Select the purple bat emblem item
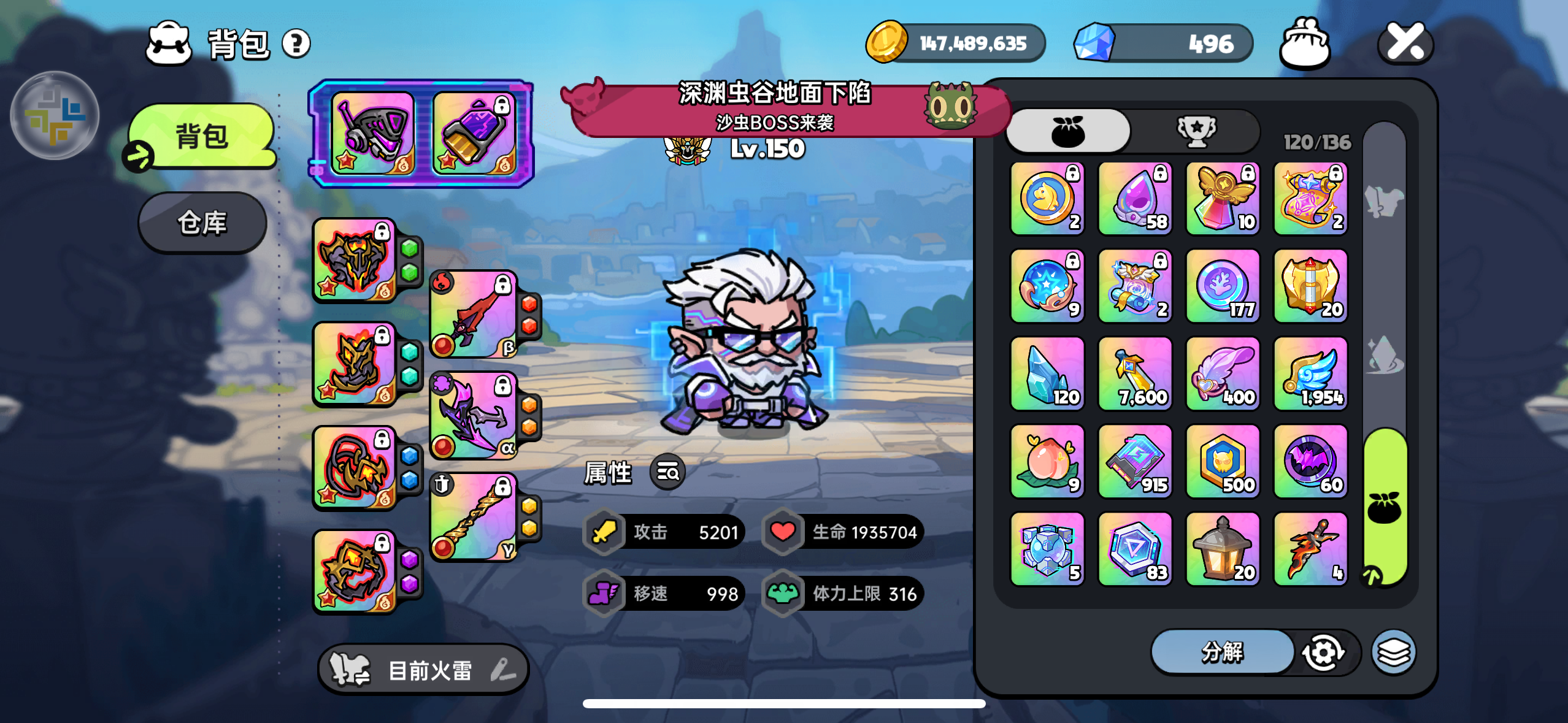1568x723 pixels. [x=1310, y=461]
